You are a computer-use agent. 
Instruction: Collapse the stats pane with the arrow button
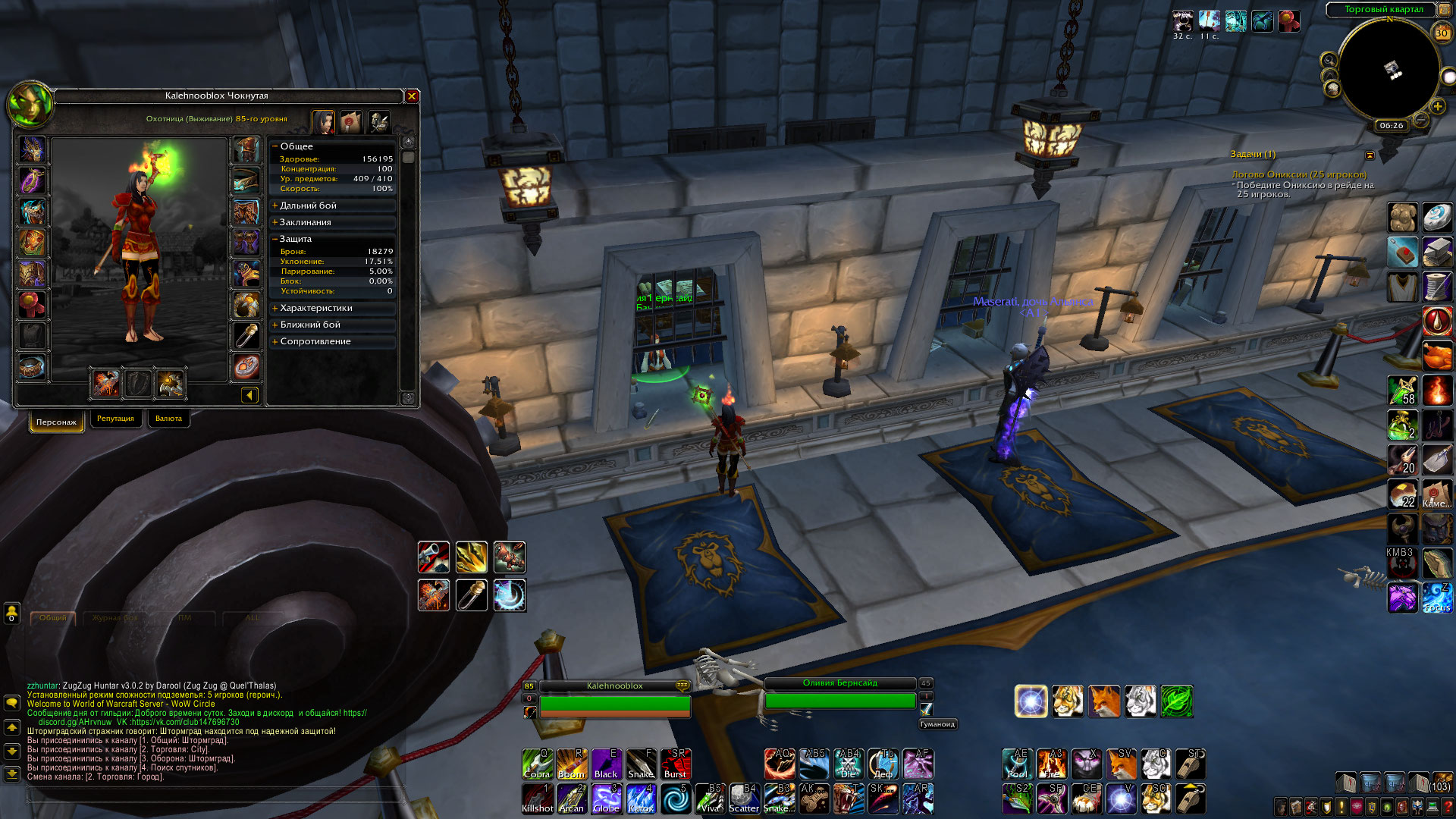pyautogui.click(x=249, y=395)
